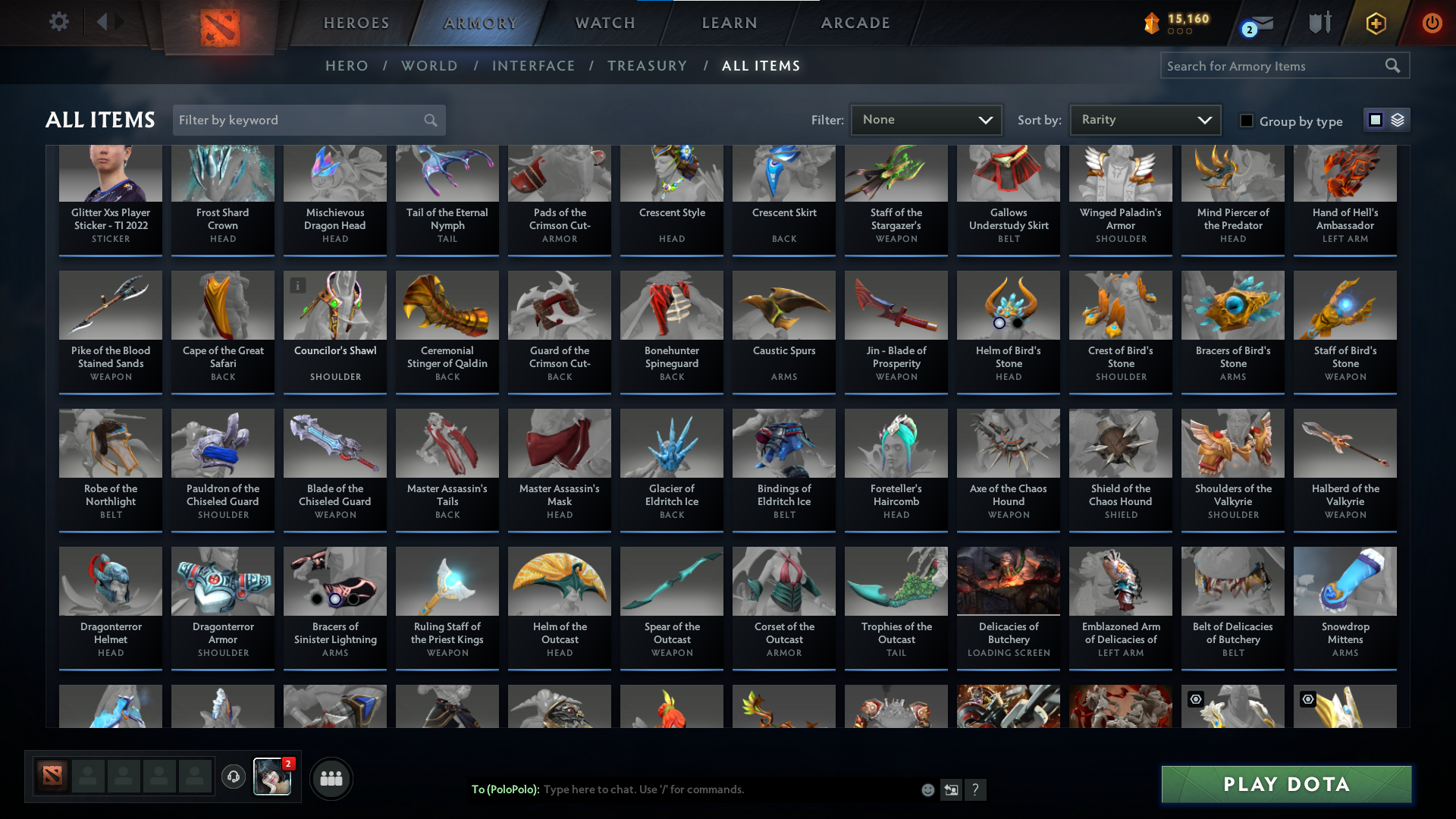
Task: Select the Councilor's Shawl item thumbnail
Action: click(x=334, y=305)
